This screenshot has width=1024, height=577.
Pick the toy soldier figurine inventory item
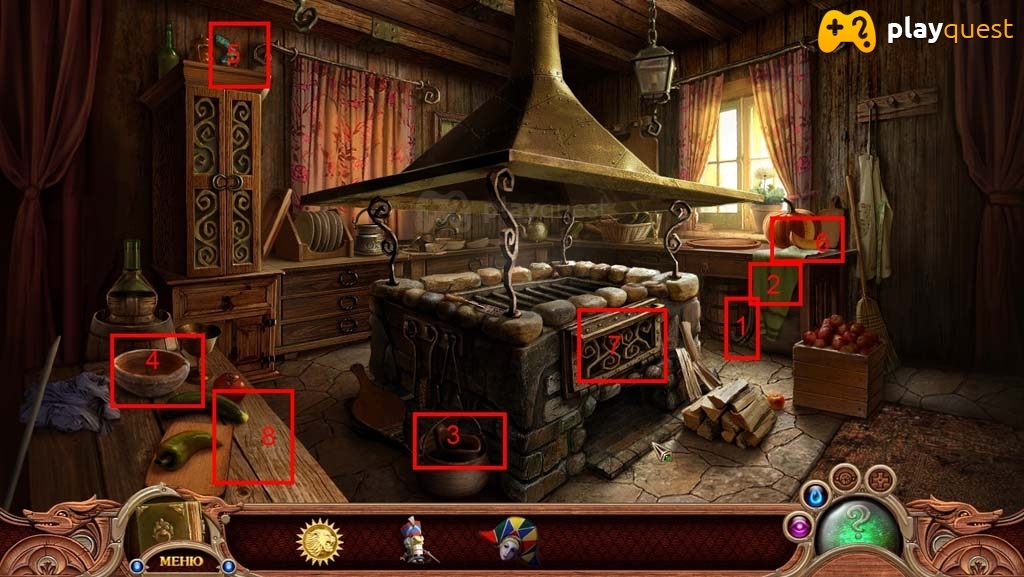(x=418, y=541)
